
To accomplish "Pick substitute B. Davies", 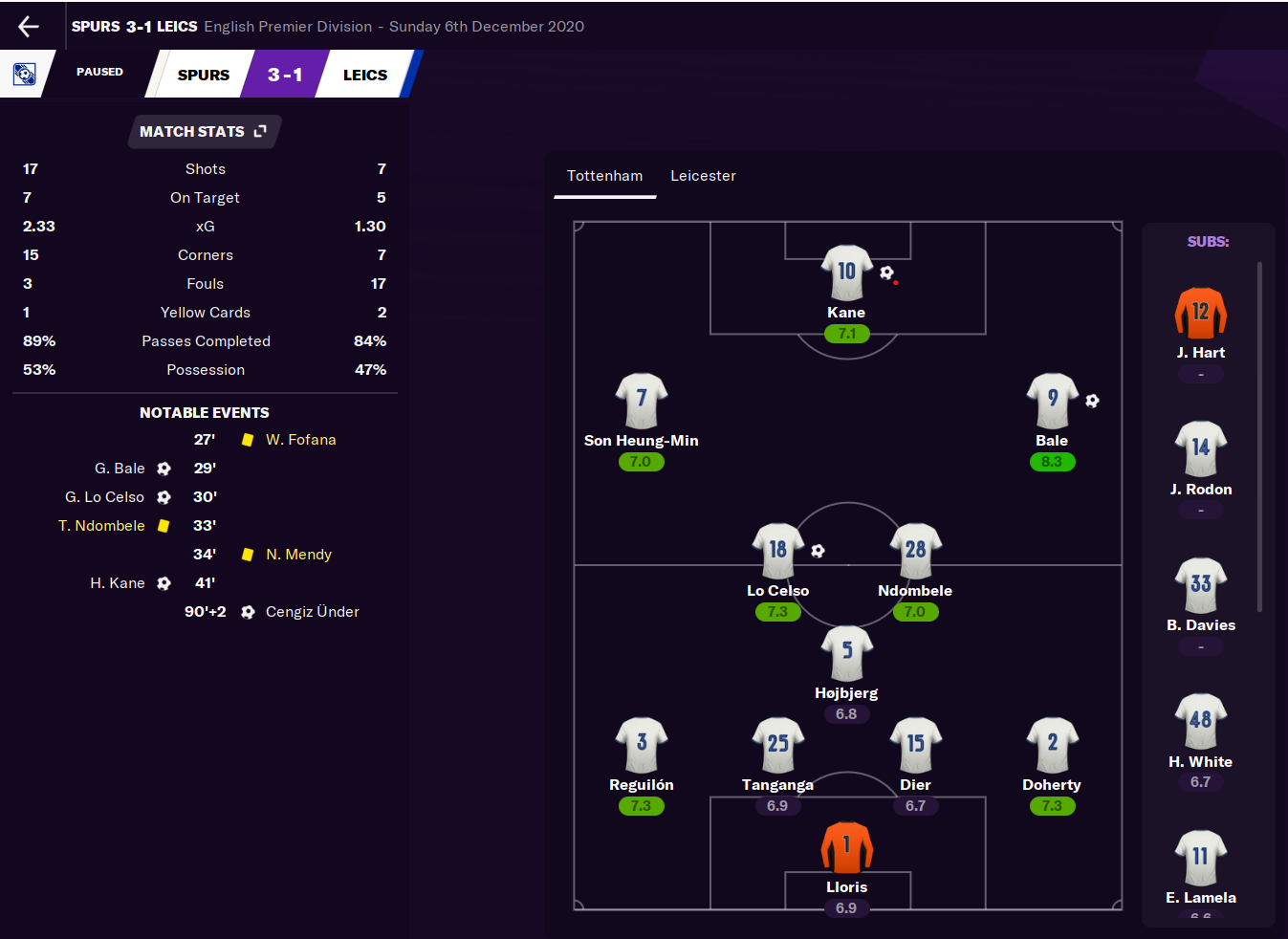I will (1200, 586).
